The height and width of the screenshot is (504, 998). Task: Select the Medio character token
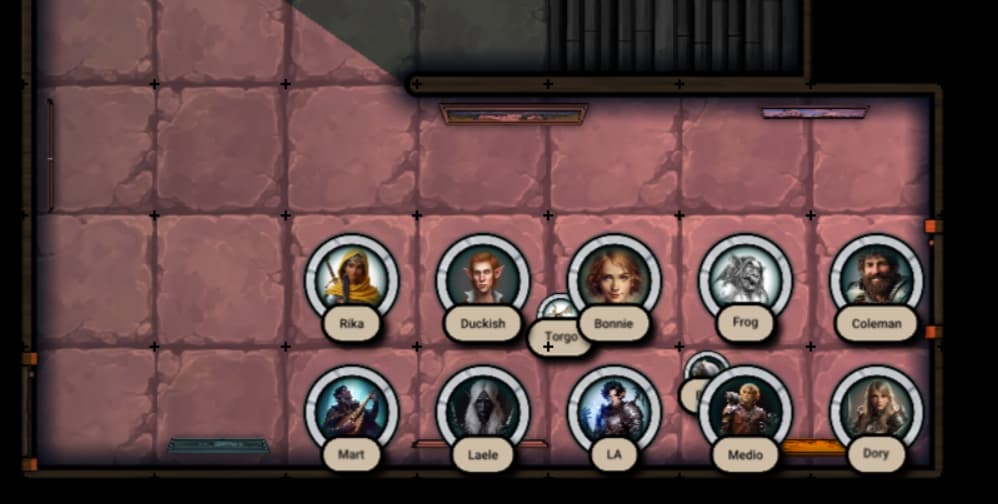click(x=744, y=410)
